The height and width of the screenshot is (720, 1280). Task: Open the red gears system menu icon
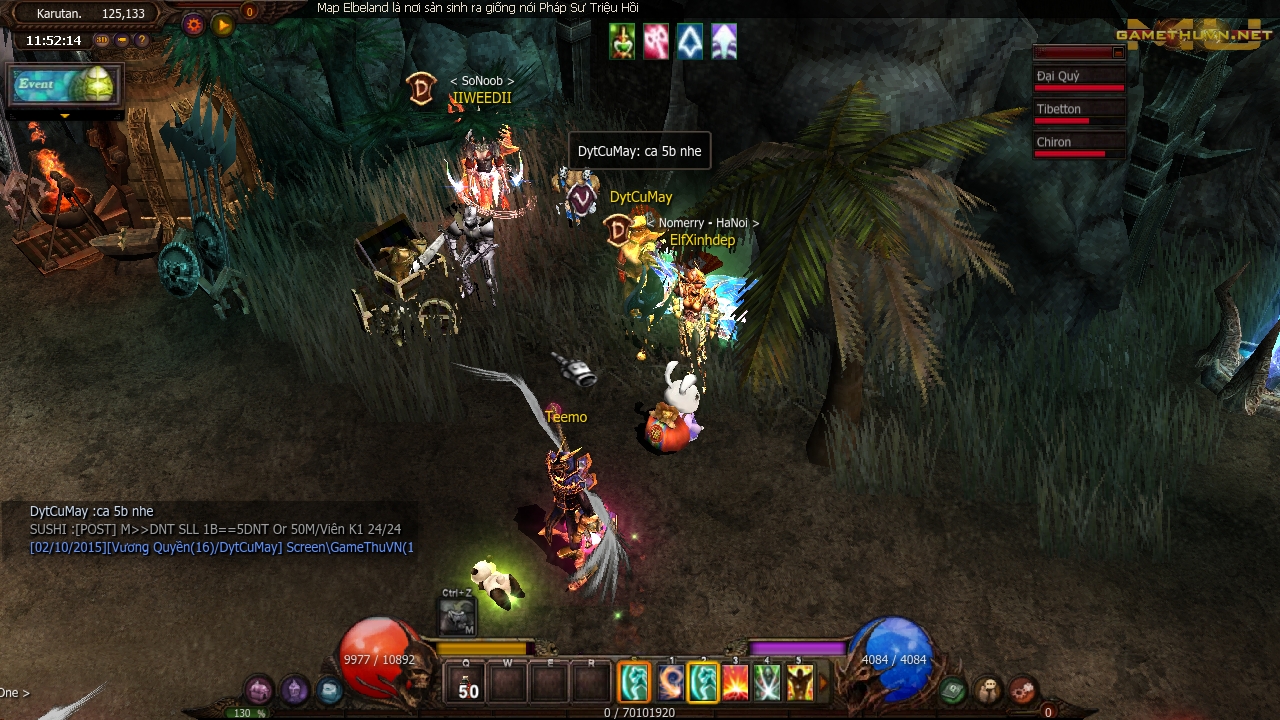coord(1021,690)
